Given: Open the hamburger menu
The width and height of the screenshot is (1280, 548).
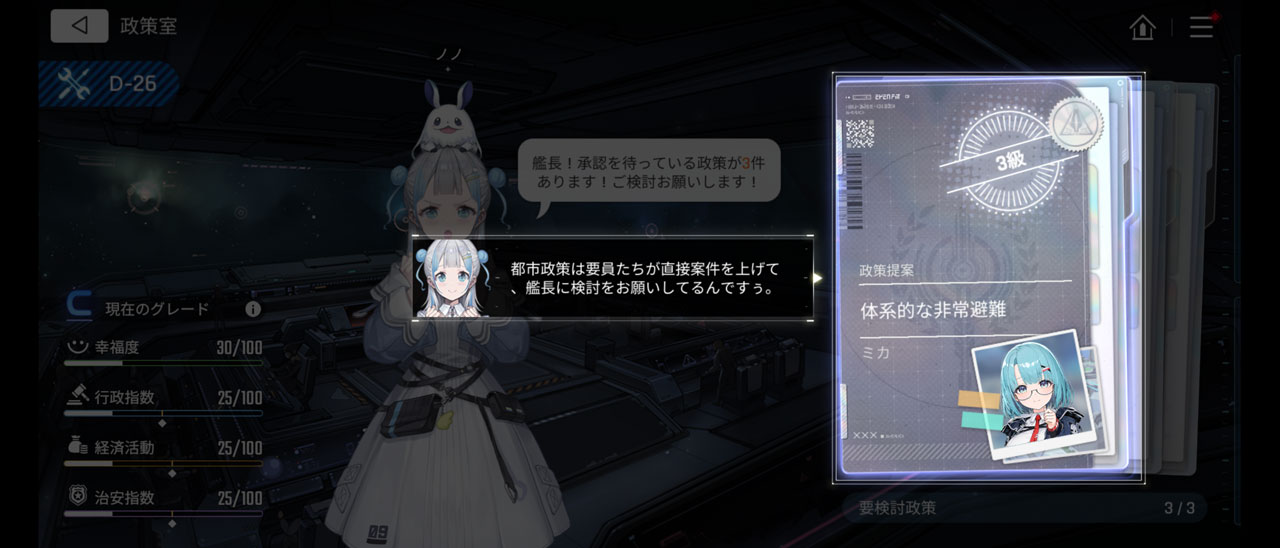Looking at the screenshot, I should coord(1201,27).
